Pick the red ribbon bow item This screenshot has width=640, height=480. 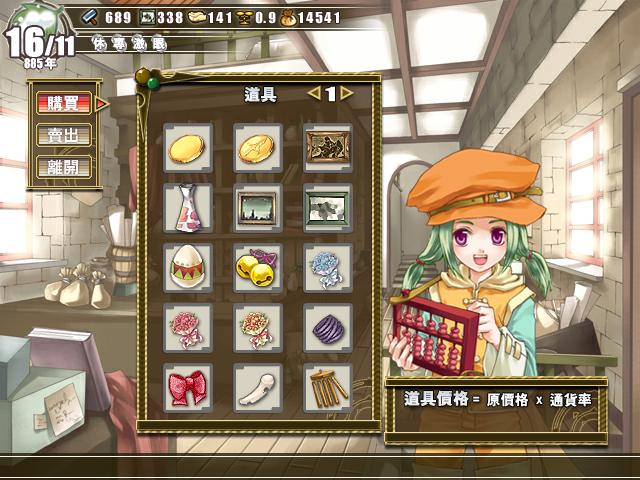187,387
